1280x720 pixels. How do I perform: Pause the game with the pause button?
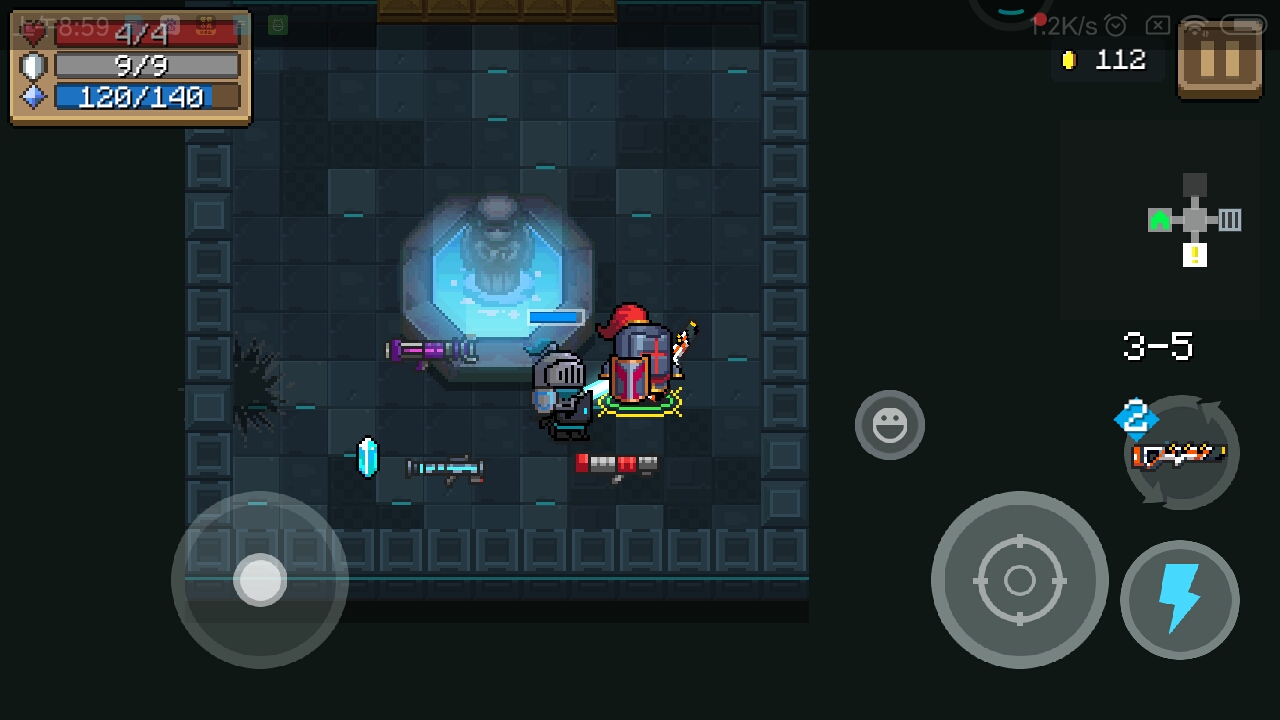tap(1219, 60)
